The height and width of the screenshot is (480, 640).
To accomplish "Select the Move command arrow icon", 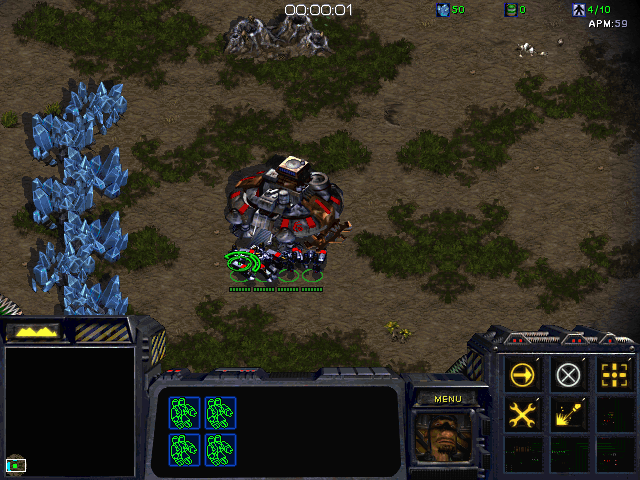I will click(523, 376).
